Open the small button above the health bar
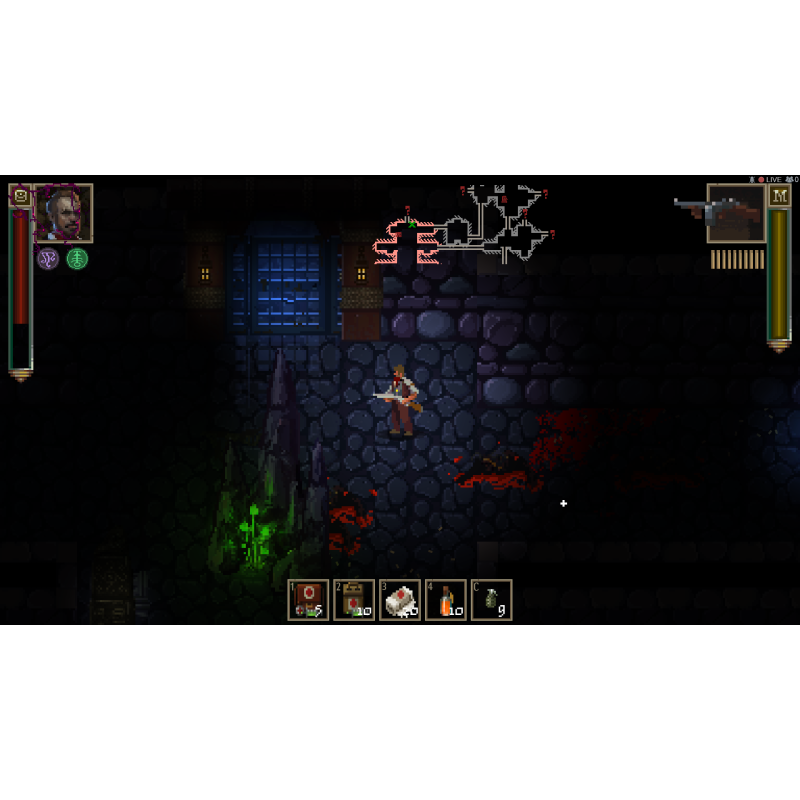The width and height of the screenshot is (800, 800). click(x=20, y=195)
